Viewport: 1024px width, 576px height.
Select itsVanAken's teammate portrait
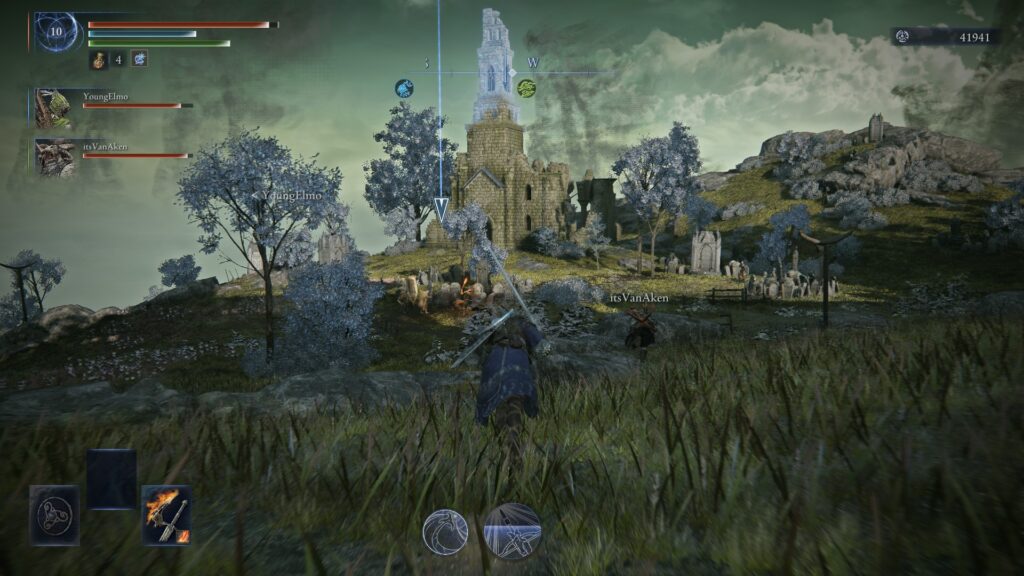[54, 157]
